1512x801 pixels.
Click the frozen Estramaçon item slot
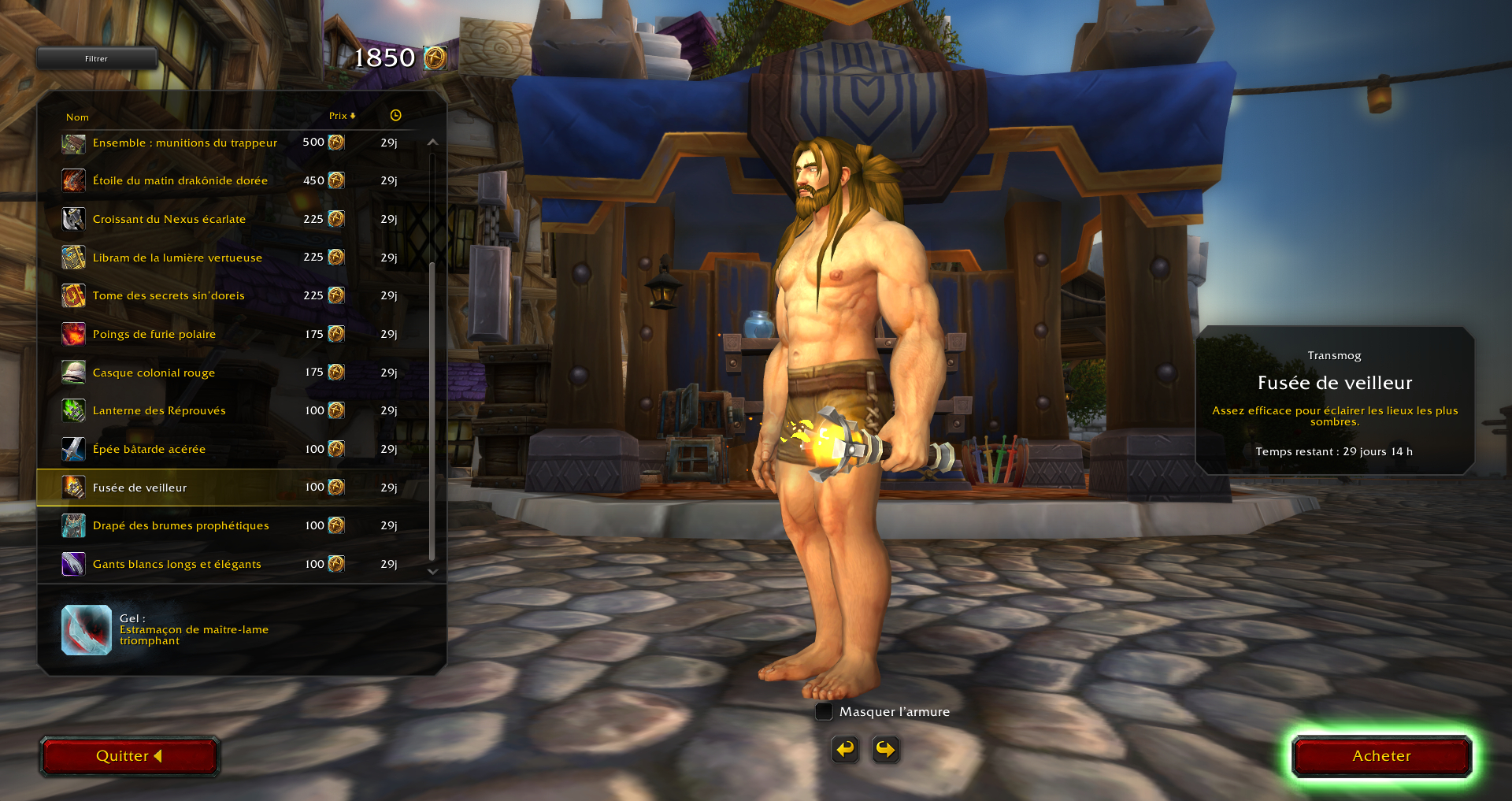click(87, 630)
